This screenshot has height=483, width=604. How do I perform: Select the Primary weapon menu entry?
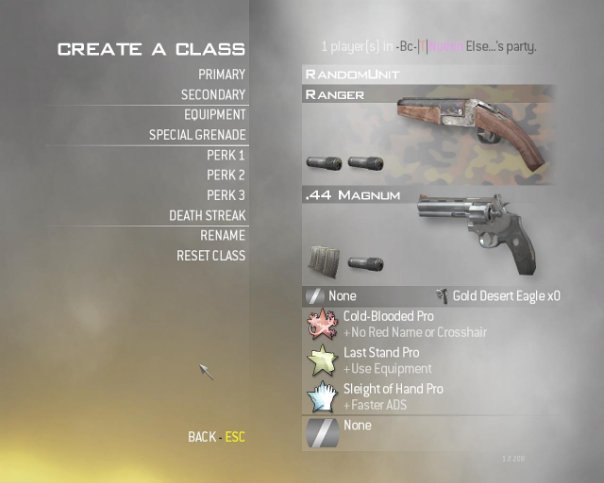pyautogui.click(x=221, y=74)
